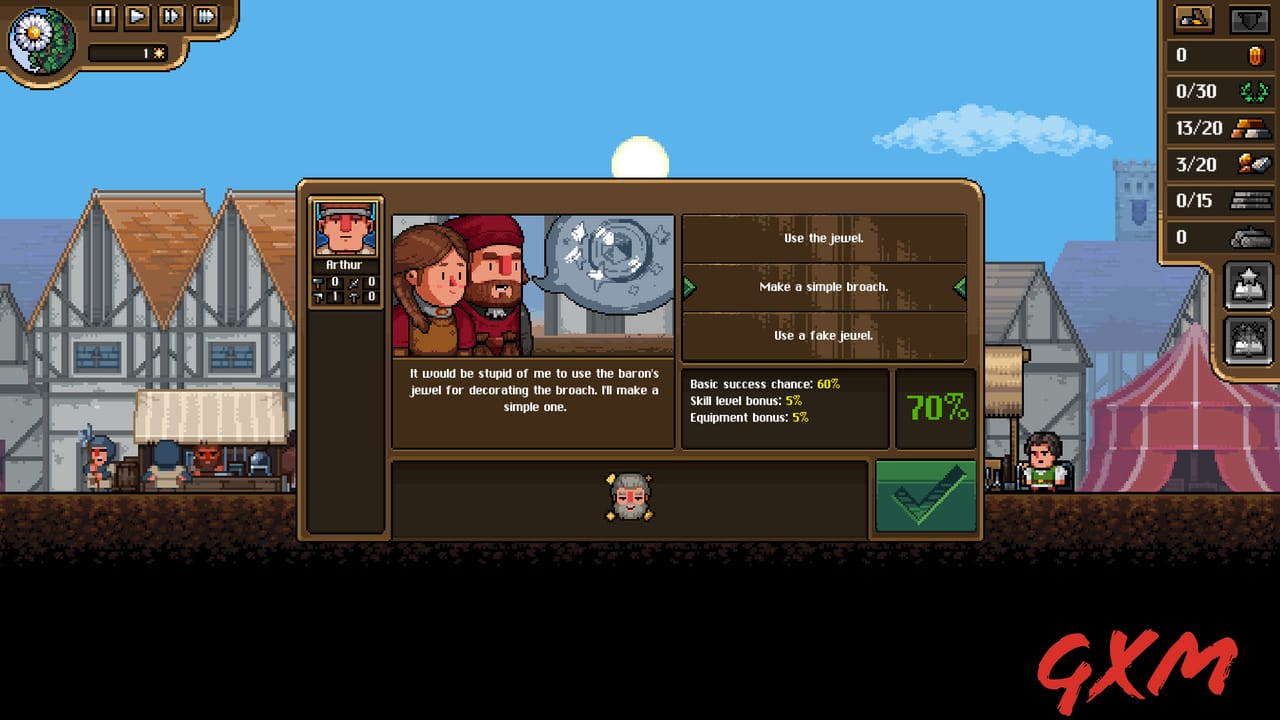Click the left green arrow beside the broach option
The width and height of the screenshot is (1280, 720).
point(688,288)
